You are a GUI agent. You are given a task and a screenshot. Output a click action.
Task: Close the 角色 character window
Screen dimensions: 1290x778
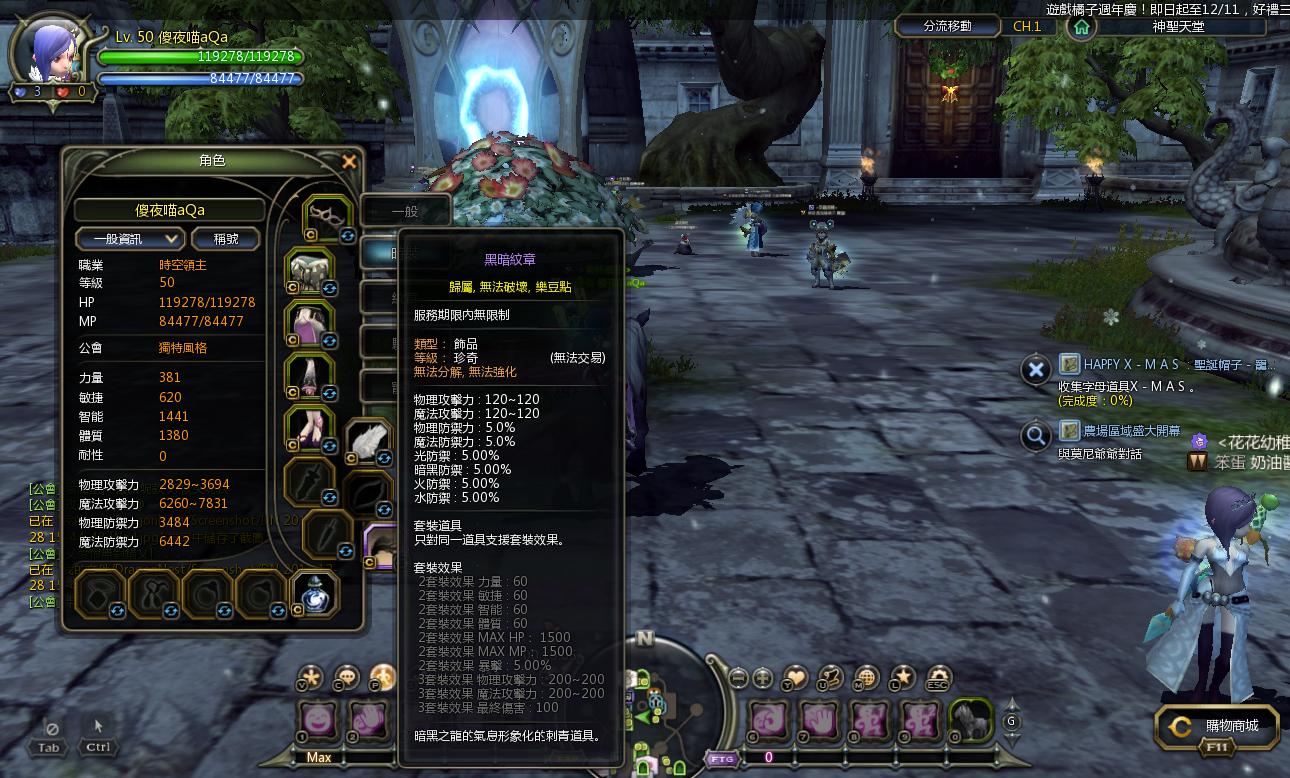coord(349,161)
